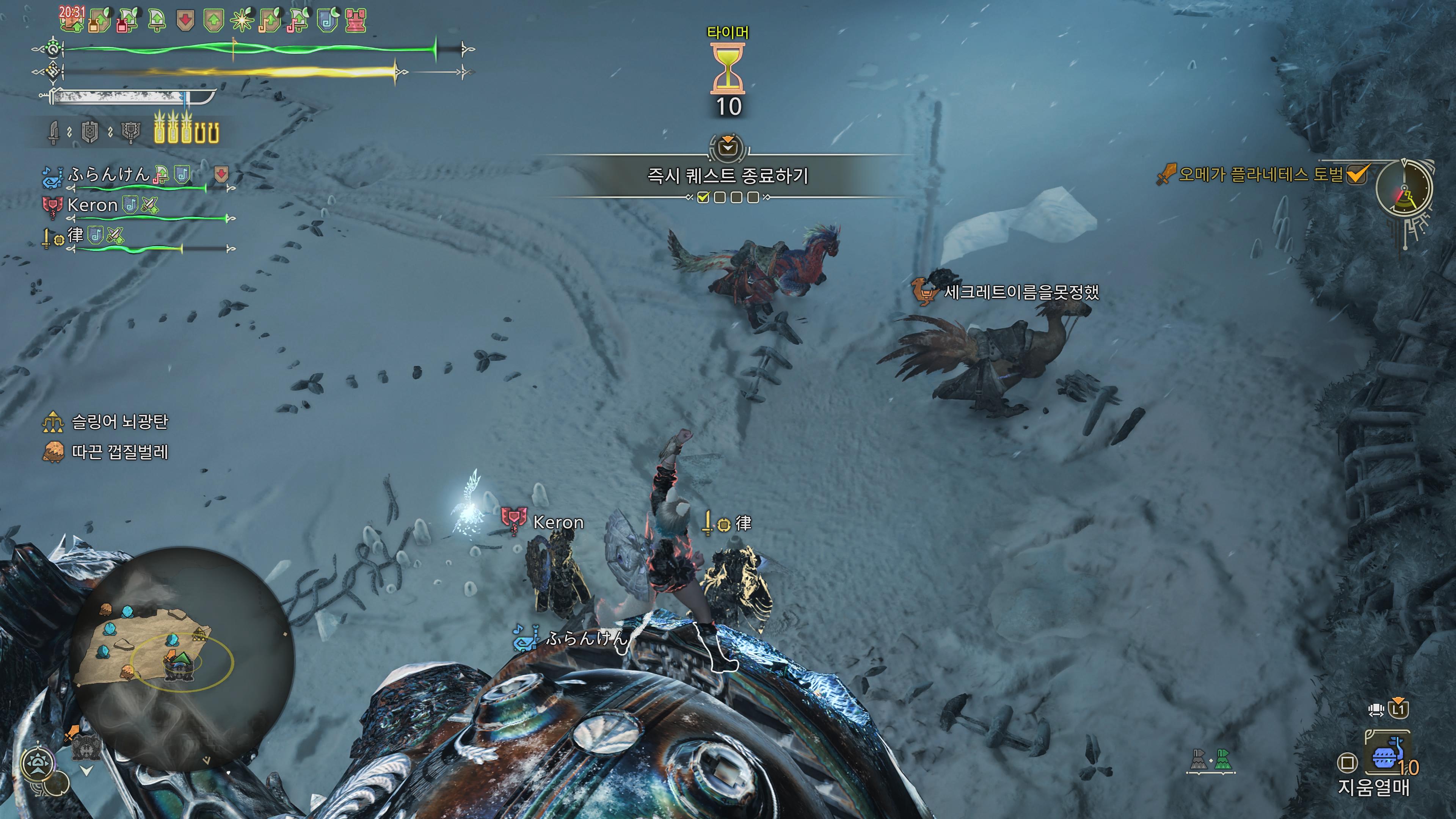Select the Keron name tag above the hunter
The height and width of the screenshot is (819, 1456).
[x=557, y=522]
